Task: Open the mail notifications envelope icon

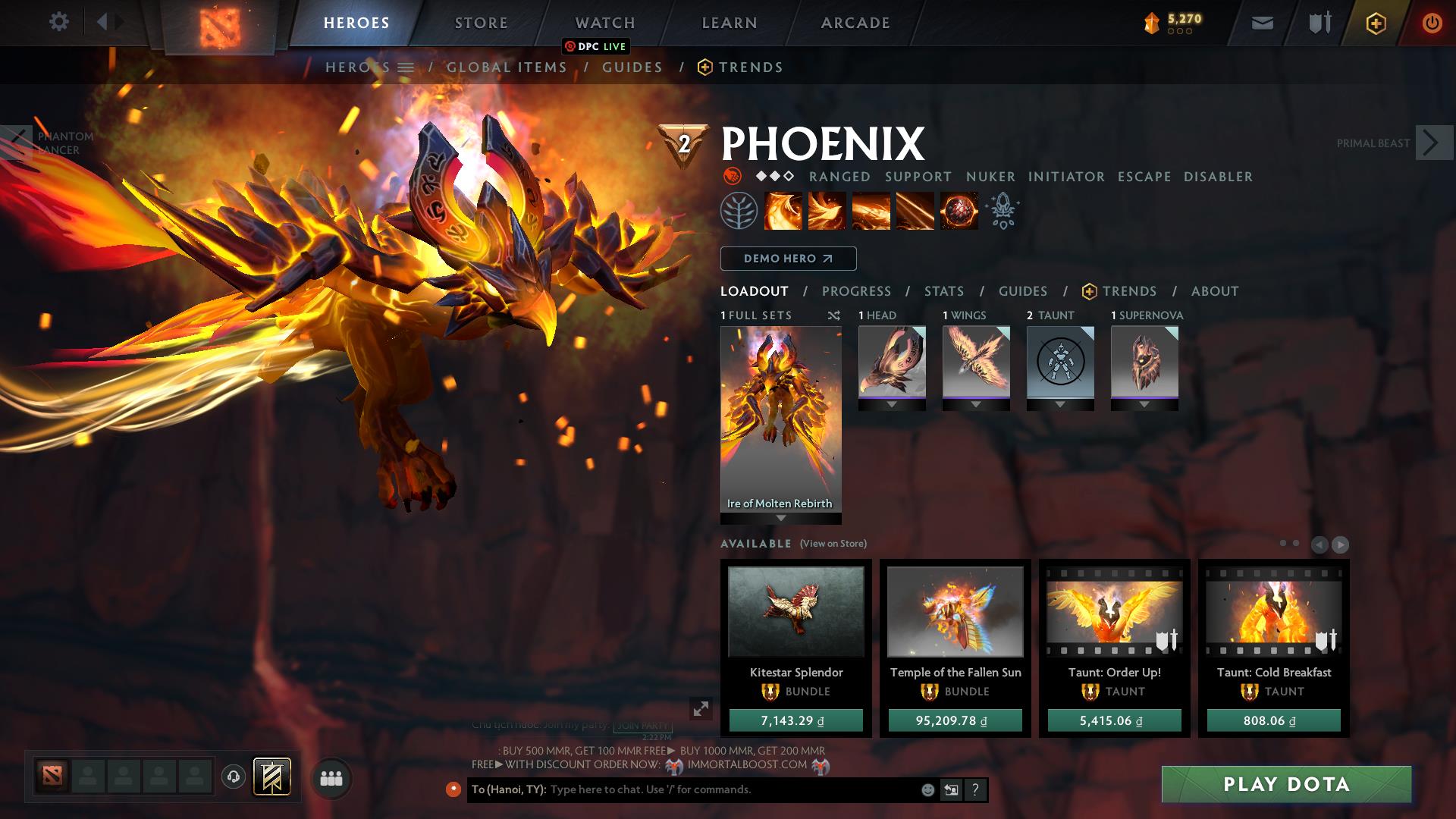Action: (1262, 22)
